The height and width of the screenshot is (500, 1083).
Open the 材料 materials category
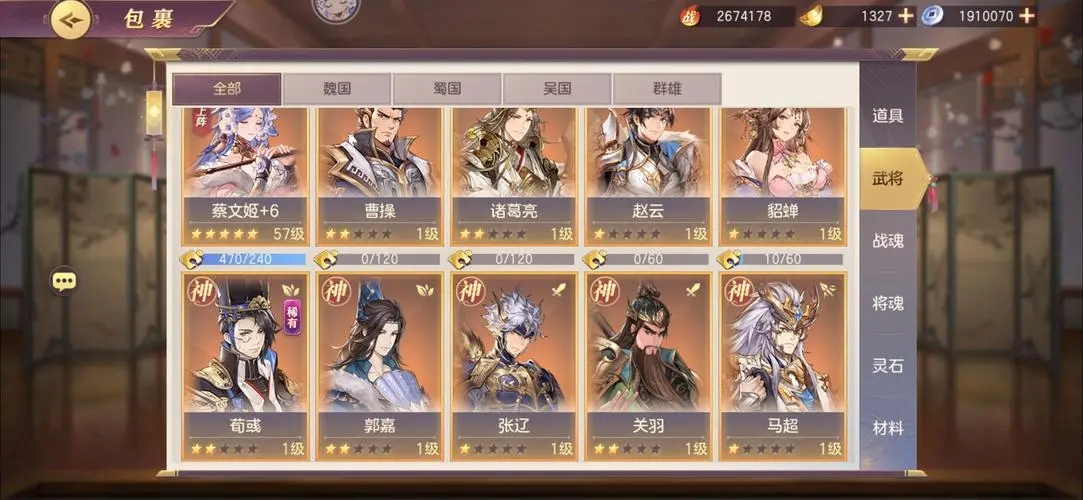(888, 428)
